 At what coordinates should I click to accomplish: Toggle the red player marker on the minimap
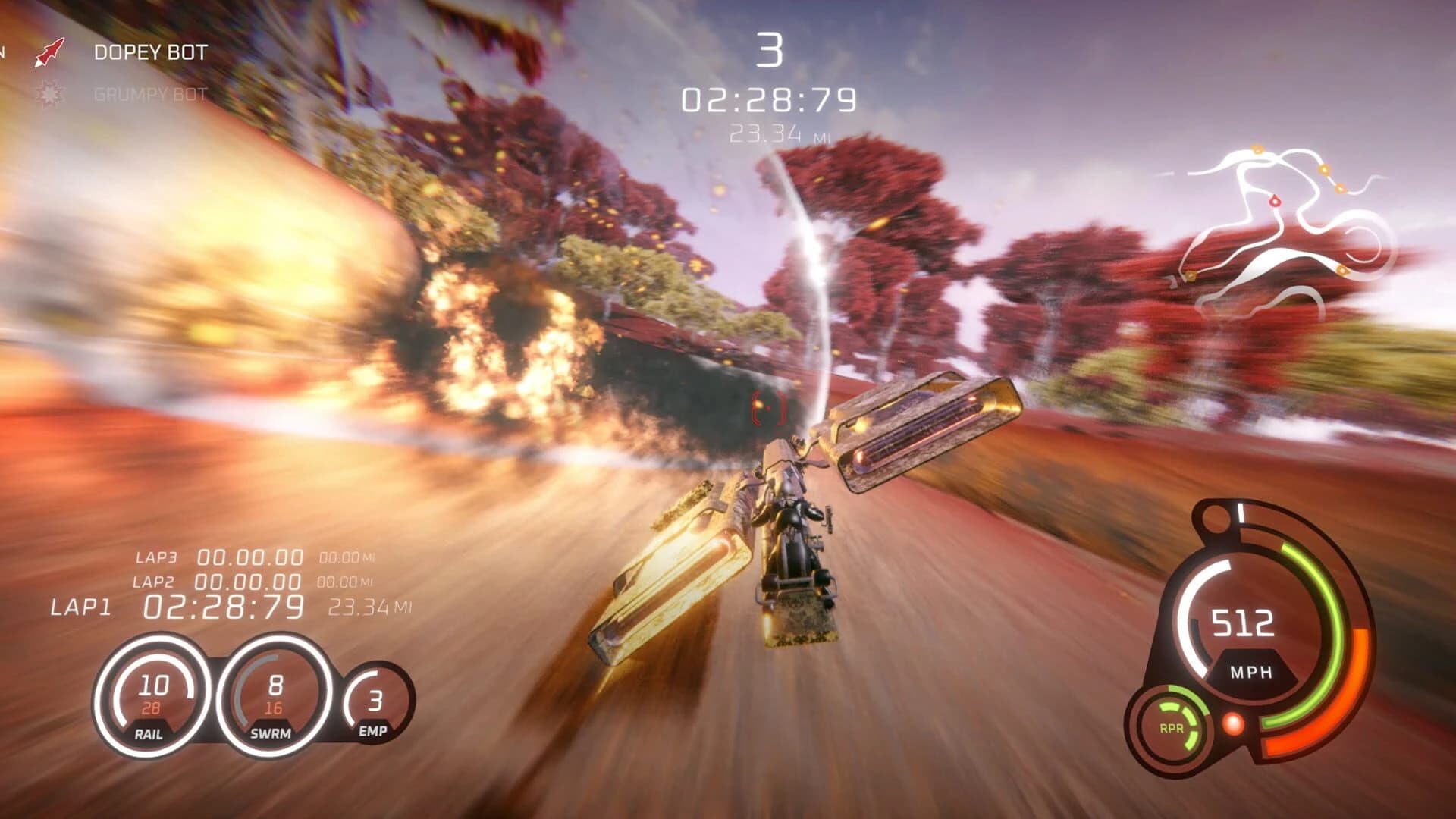point(1275,200)
